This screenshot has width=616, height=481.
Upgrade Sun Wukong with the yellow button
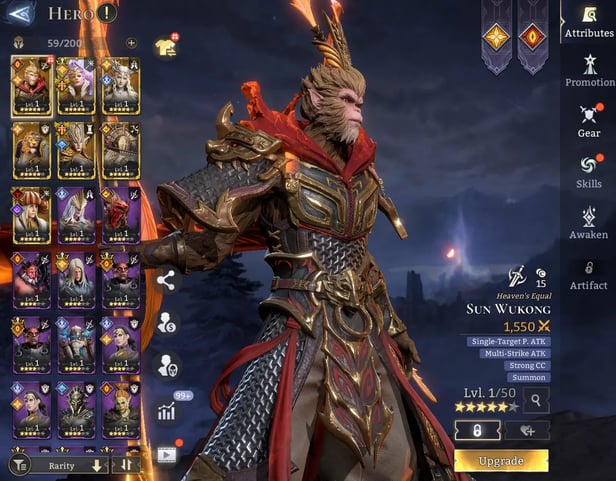click(501, 460)
